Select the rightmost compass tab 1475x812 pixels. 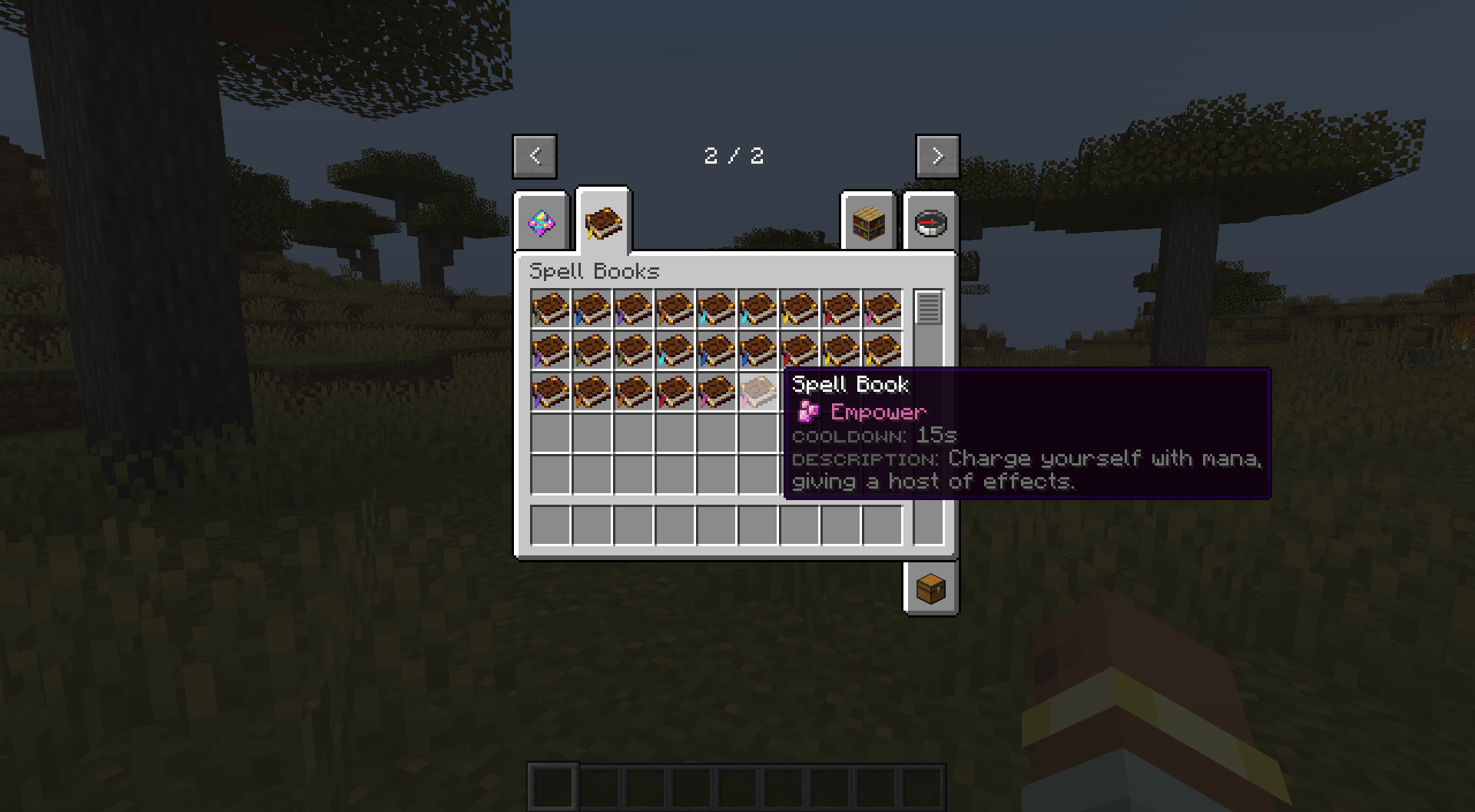(x=930, y=224)
